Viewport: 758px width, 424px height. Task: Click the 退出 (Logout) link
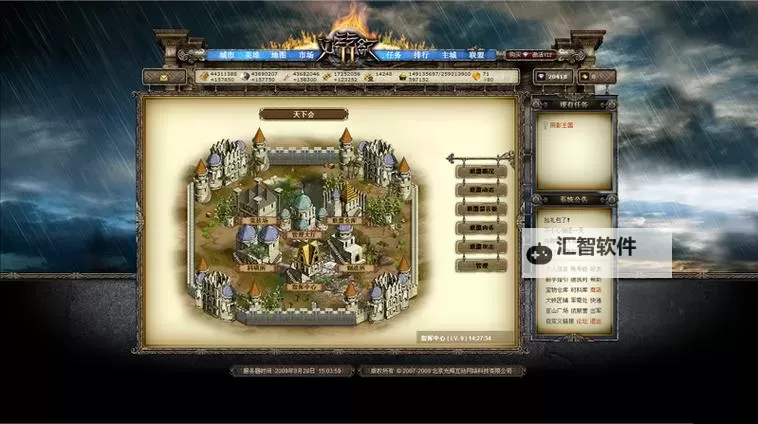[x=596, y=322]
